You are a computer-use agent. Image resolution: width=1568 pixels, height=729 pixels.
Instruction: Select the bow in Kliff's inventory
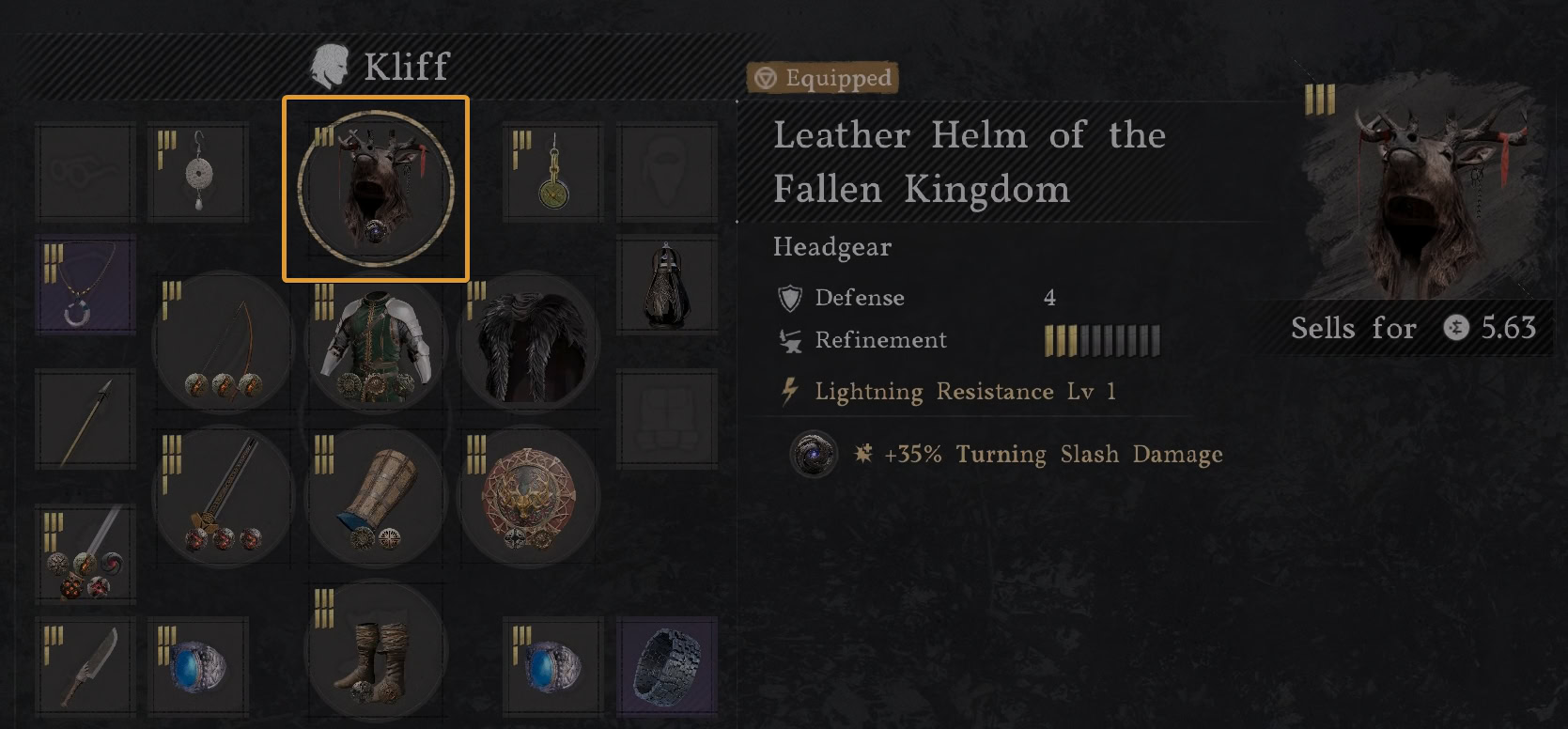click(x=221, y=343)
